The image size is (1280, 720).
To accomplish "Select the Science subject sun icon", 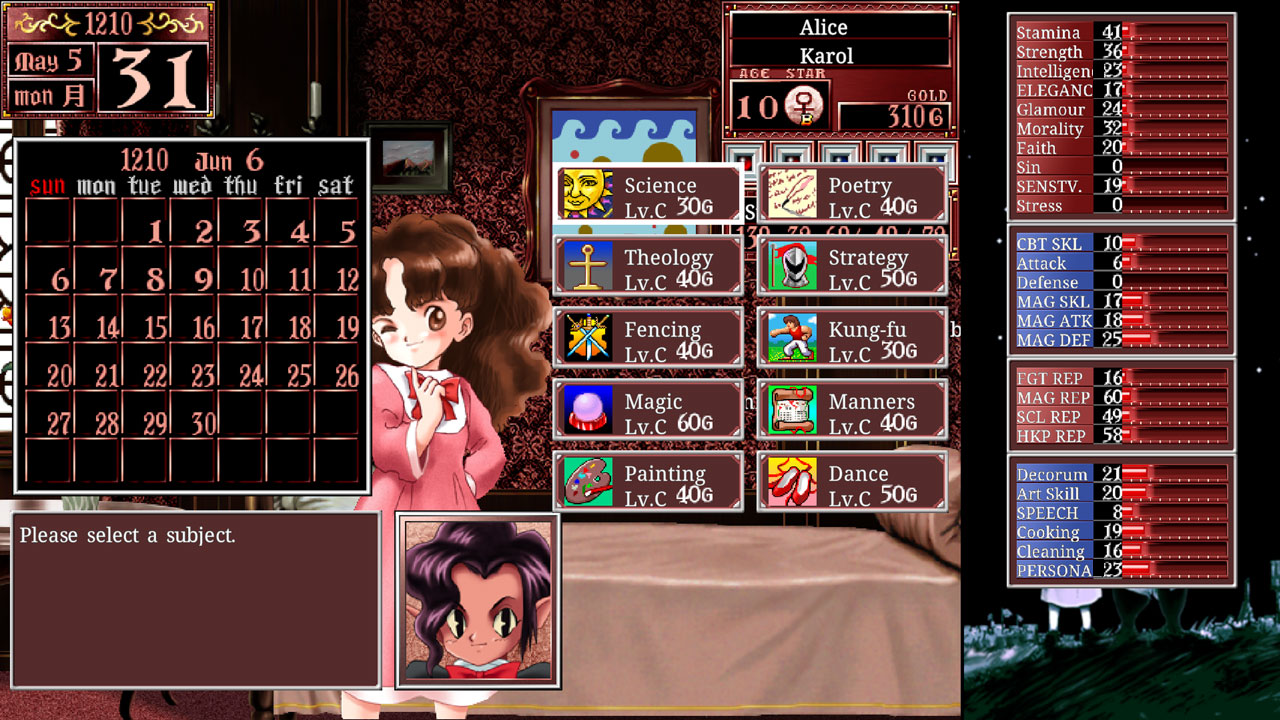I will tap(588, 192).
